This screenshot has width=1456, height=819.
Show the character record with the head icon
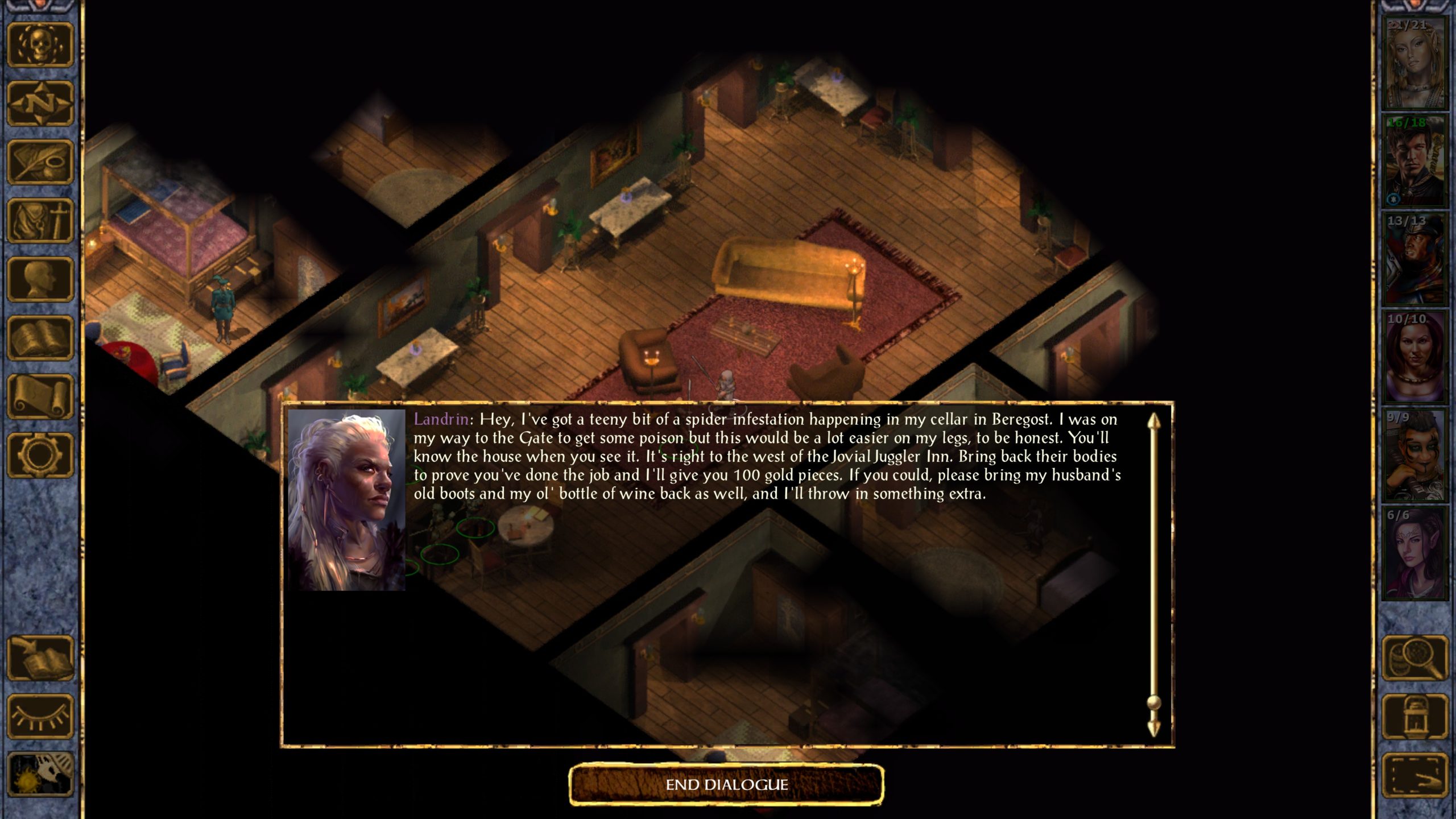tap(40, 279)
